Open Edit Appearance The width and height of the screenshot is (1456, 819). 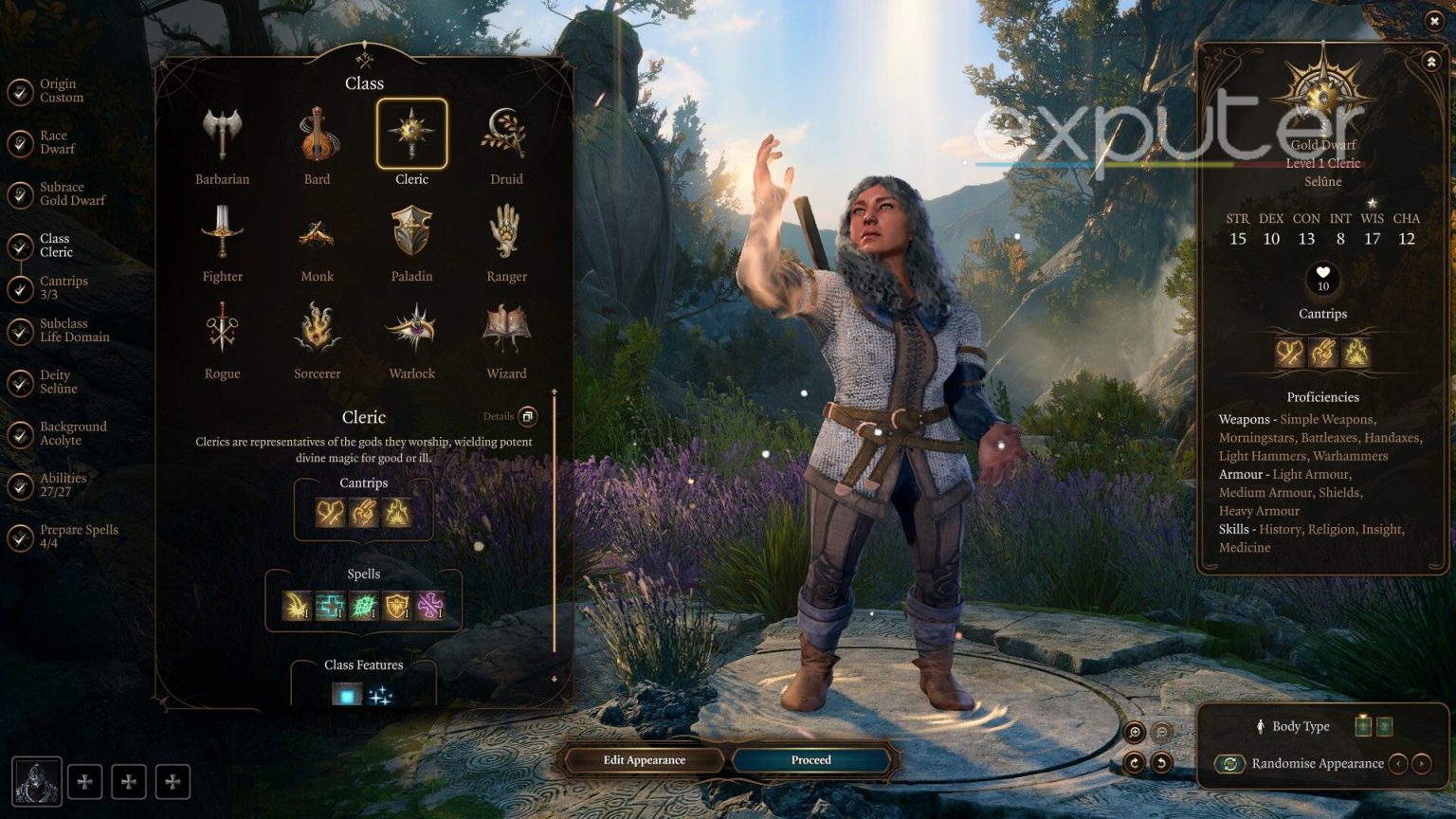[x=646, y=759]
